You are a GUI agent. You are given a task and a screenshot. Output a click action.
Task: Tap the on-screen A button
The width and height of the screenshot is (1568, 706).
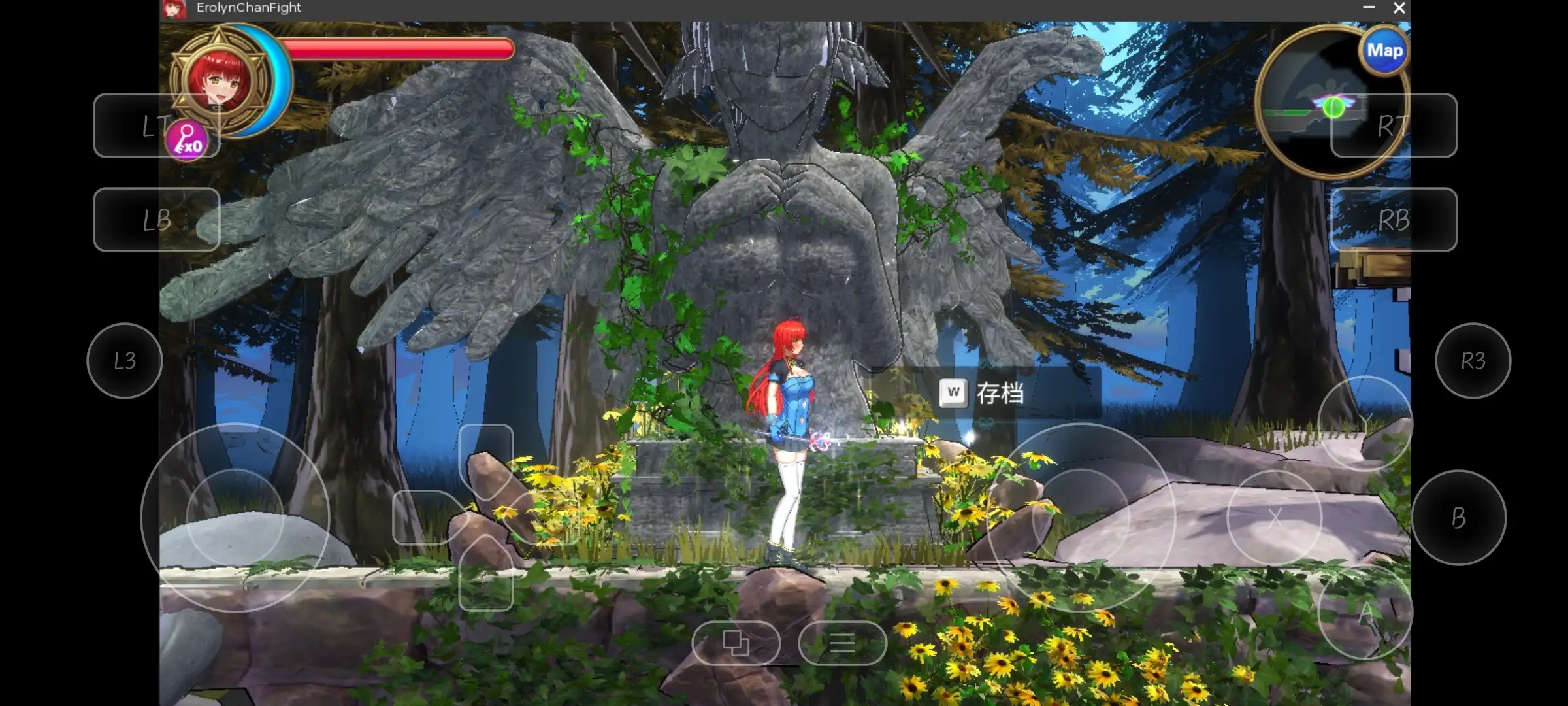click(1364, 613)
